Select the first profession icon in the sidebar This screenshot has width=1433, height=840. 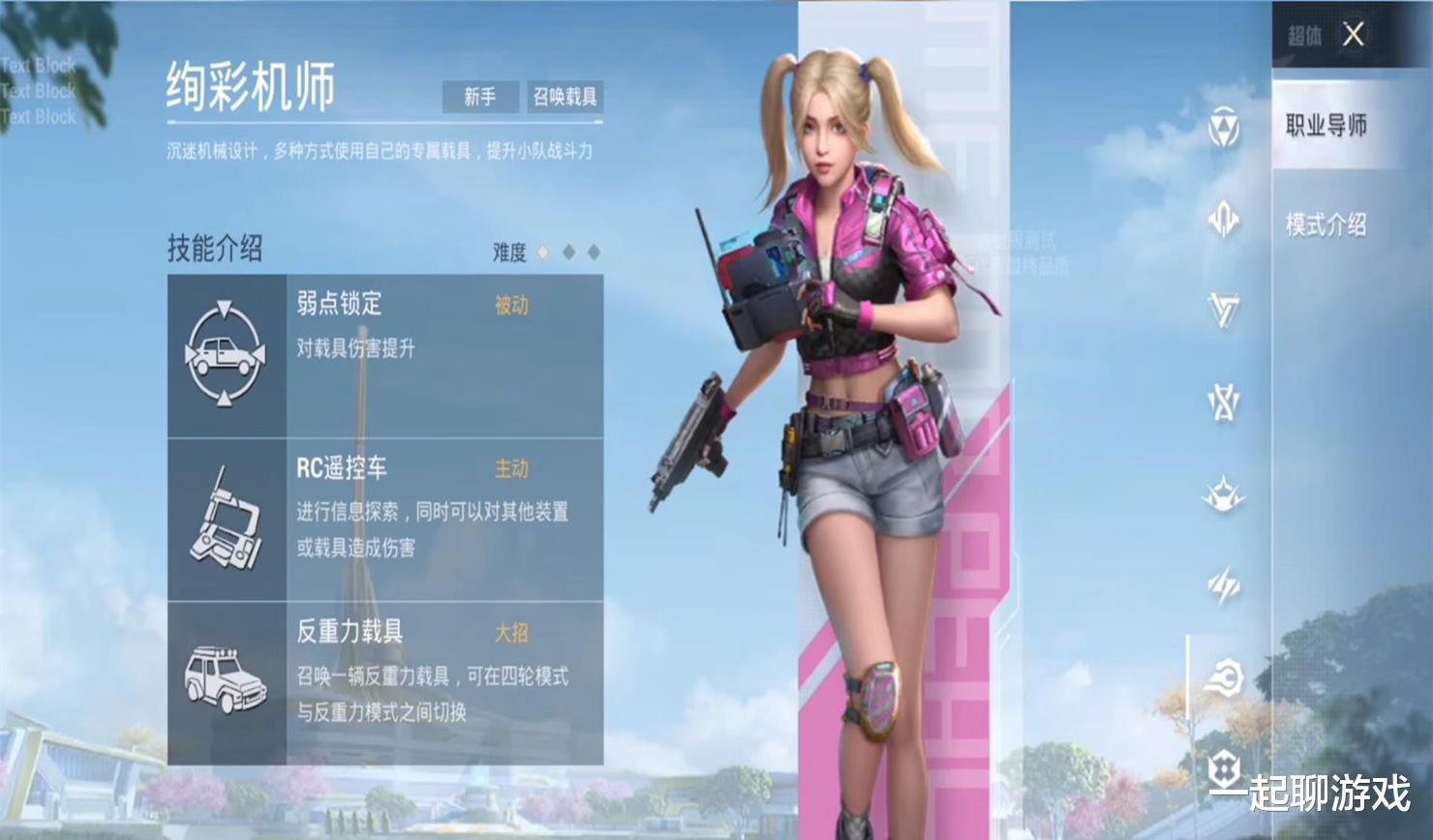pyautogui.click(x=1222, y=126)
